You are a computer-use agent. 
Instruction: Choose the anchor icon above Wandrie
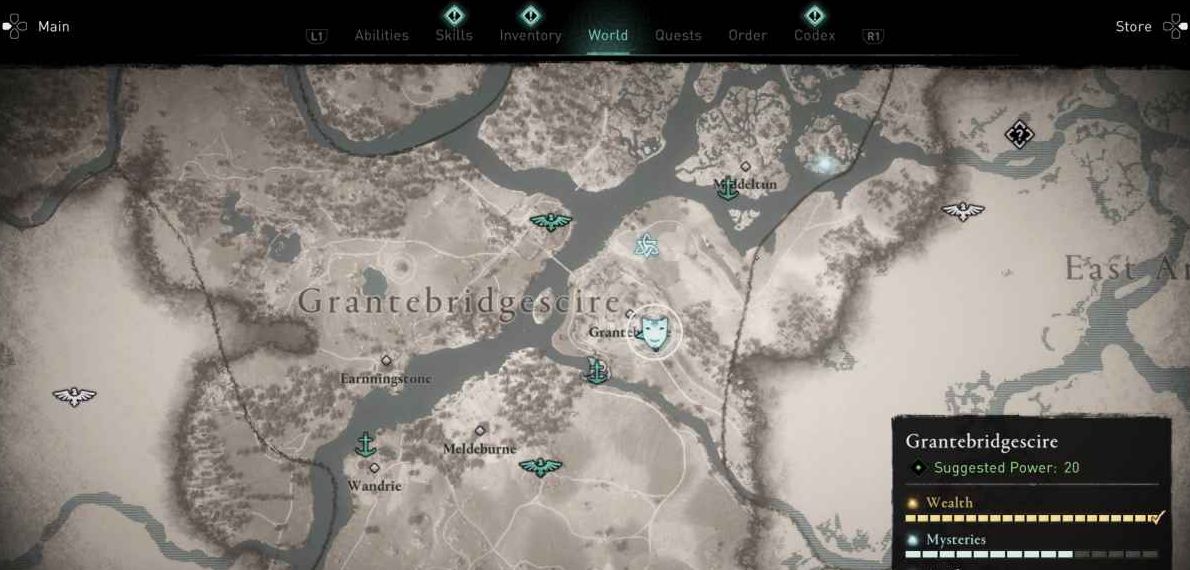[x=366, y=444]
